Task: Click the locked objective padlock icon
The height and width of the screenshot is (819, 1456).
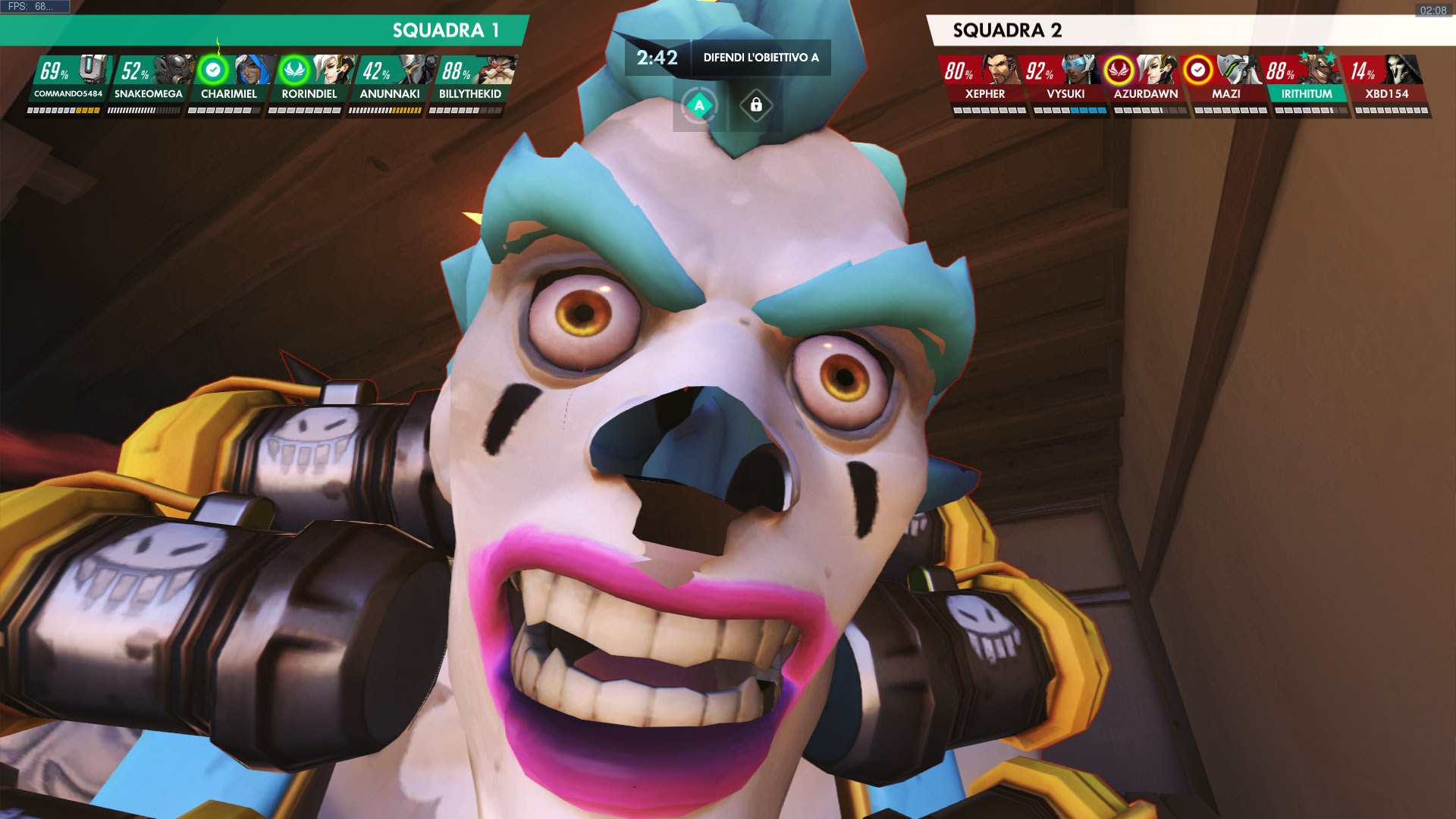Action: (x=756, y=105)
